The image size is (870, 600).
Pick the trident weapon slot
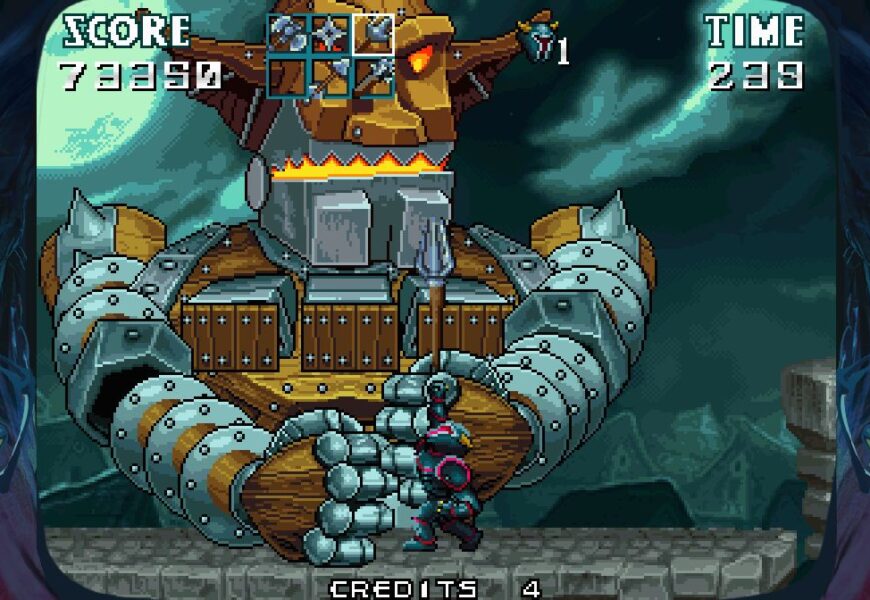tap(372, 75)
